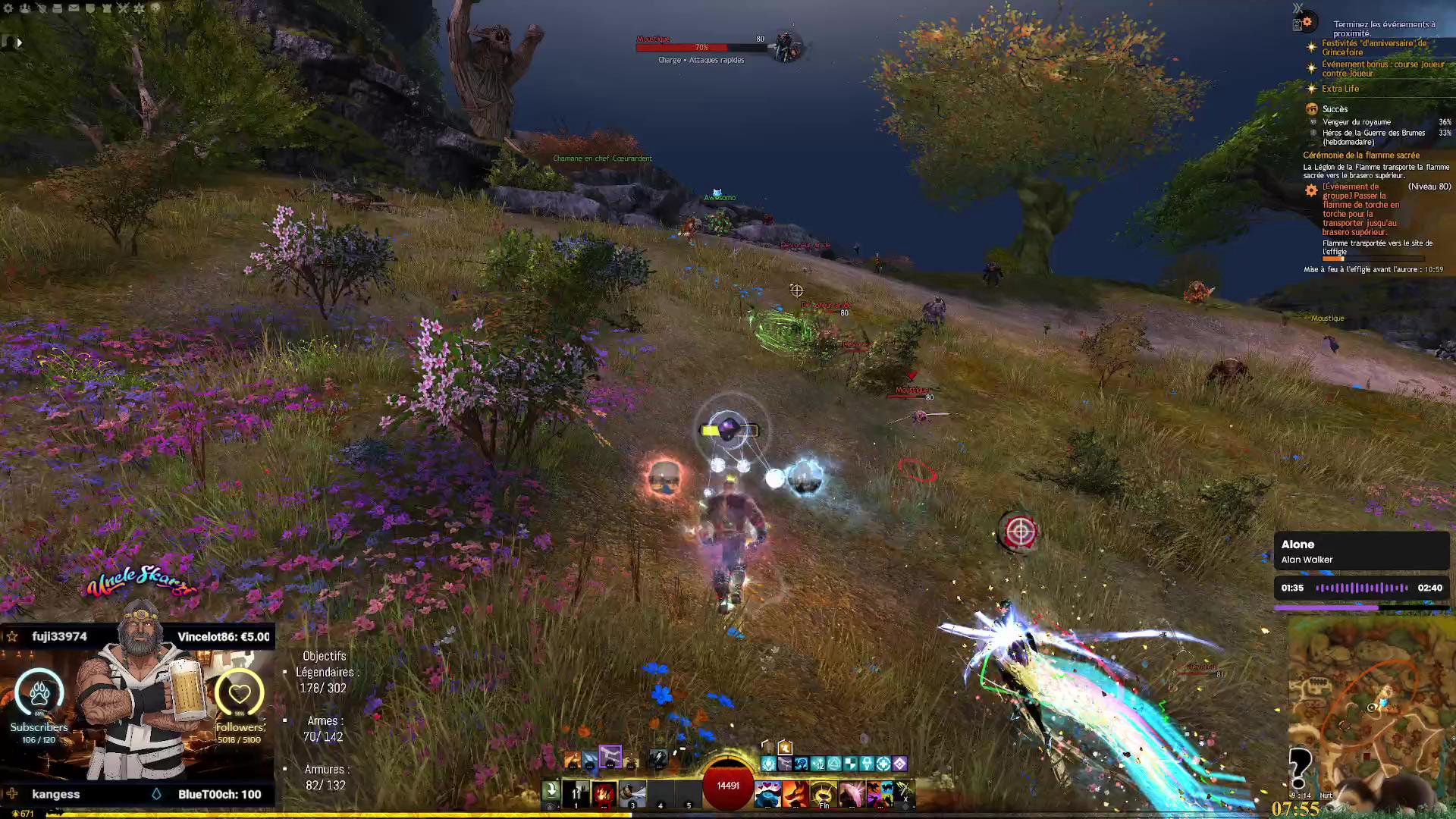Open the game menu gear icon
This screenshot has height=819, width=1456.
9,8
